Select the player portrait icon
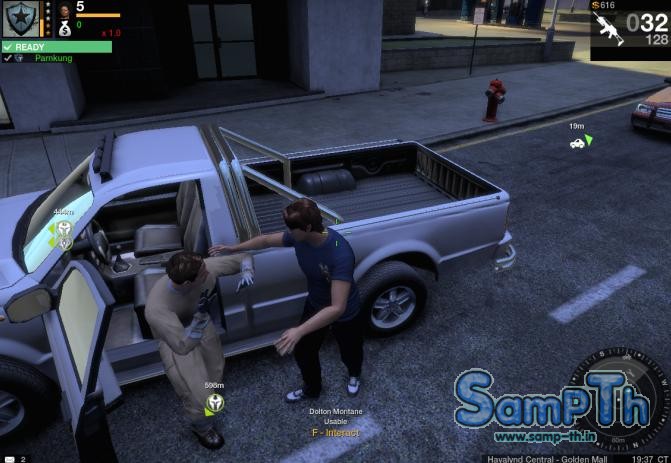 pos(64,10)
